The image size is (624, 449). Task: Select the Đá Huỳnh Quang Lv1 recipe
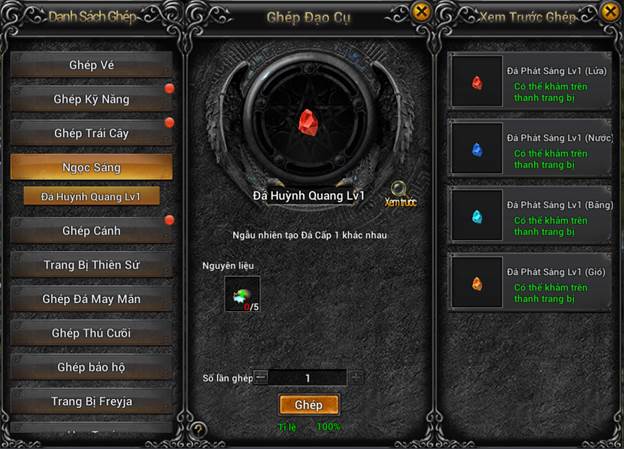pyautogui.click(x=92, y=196)
